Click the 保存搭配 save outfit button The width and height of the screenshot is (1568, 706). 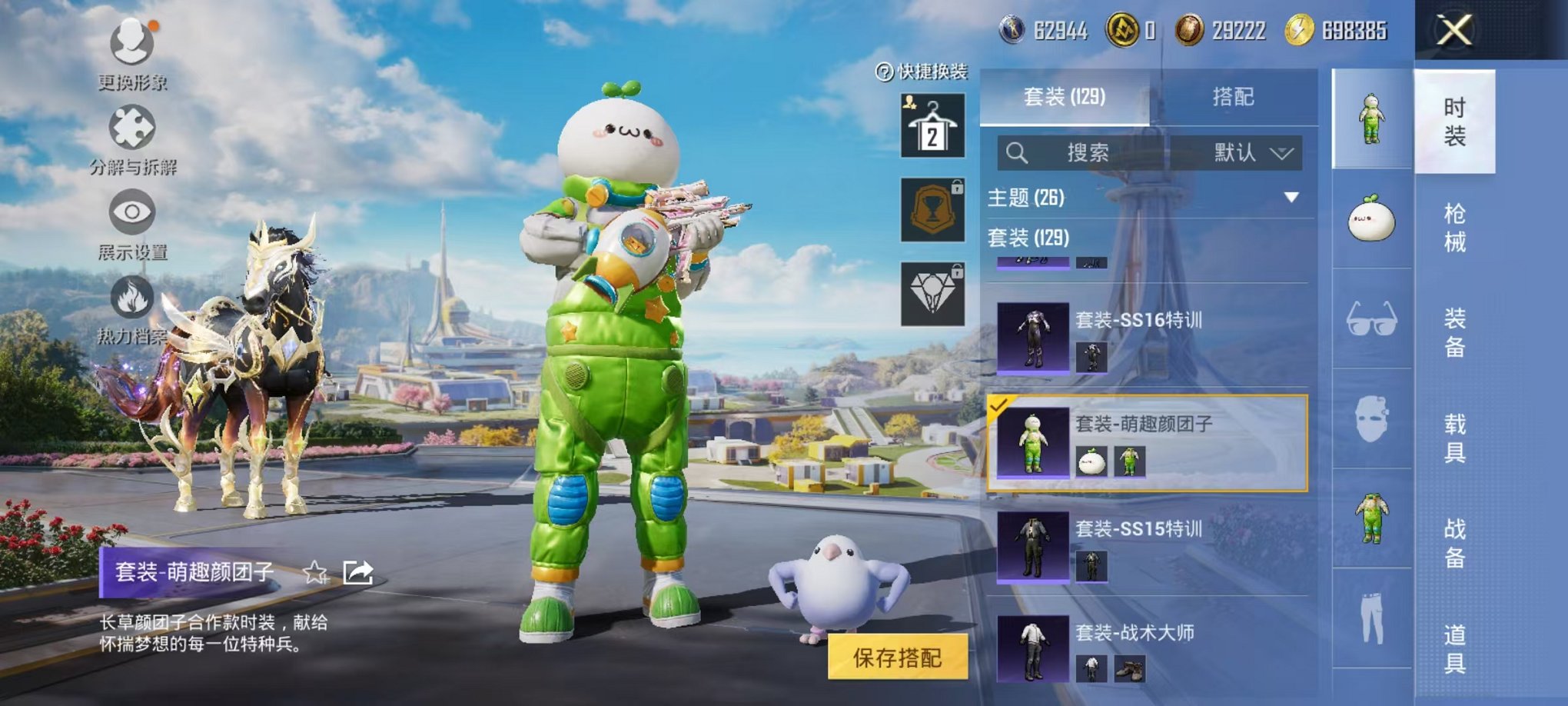(897, 658)
